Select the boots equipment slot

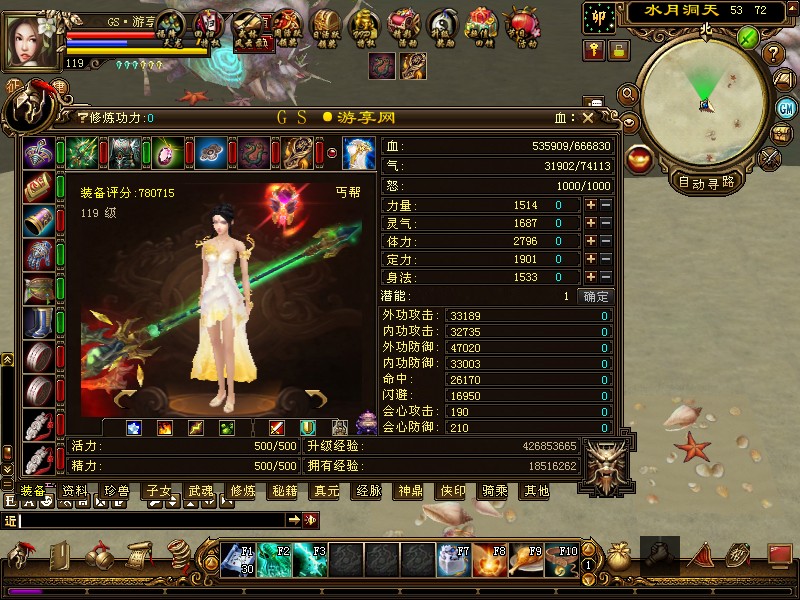[38, 323]
